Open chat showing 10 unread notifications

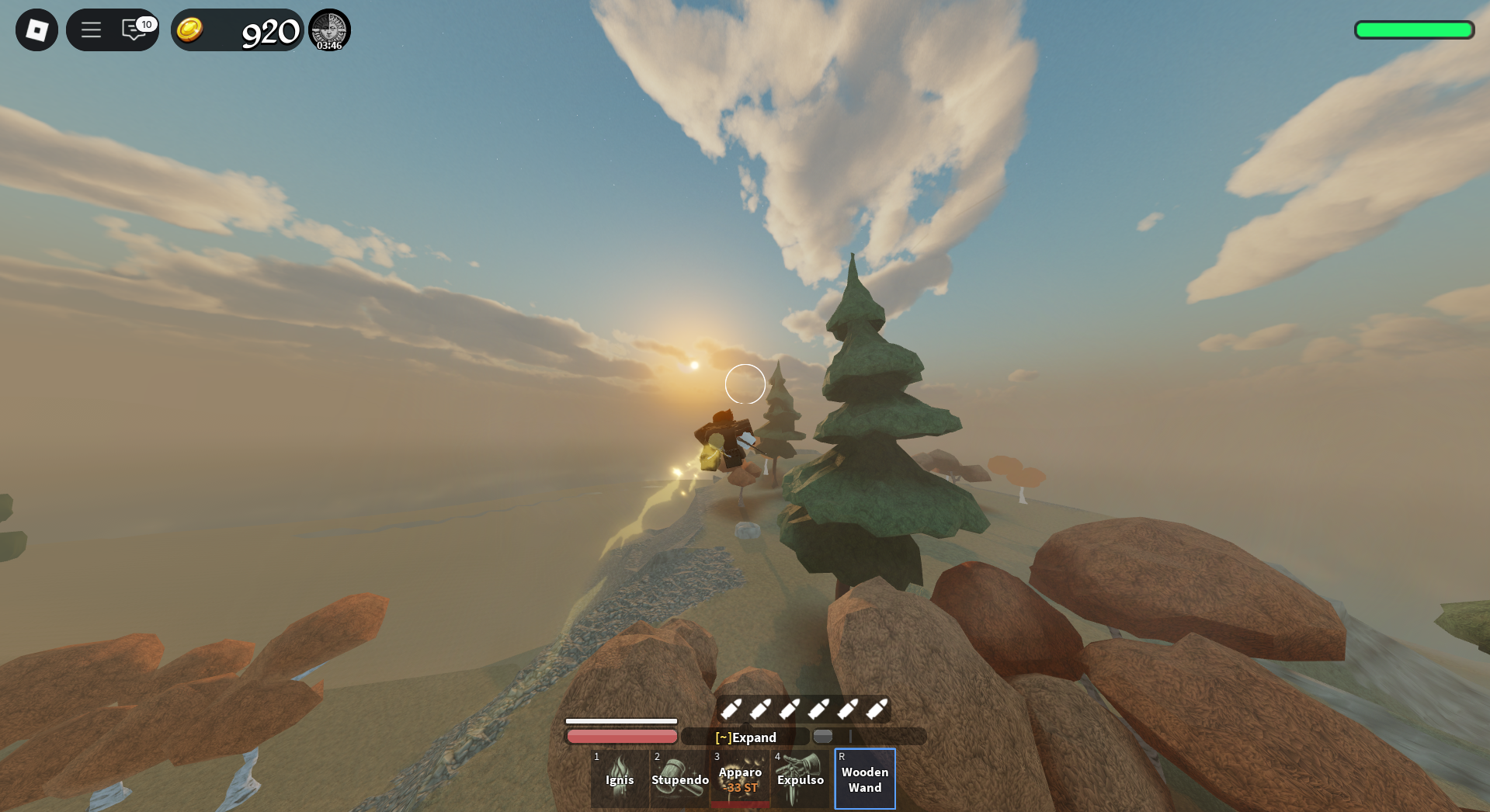coord(132,29)
